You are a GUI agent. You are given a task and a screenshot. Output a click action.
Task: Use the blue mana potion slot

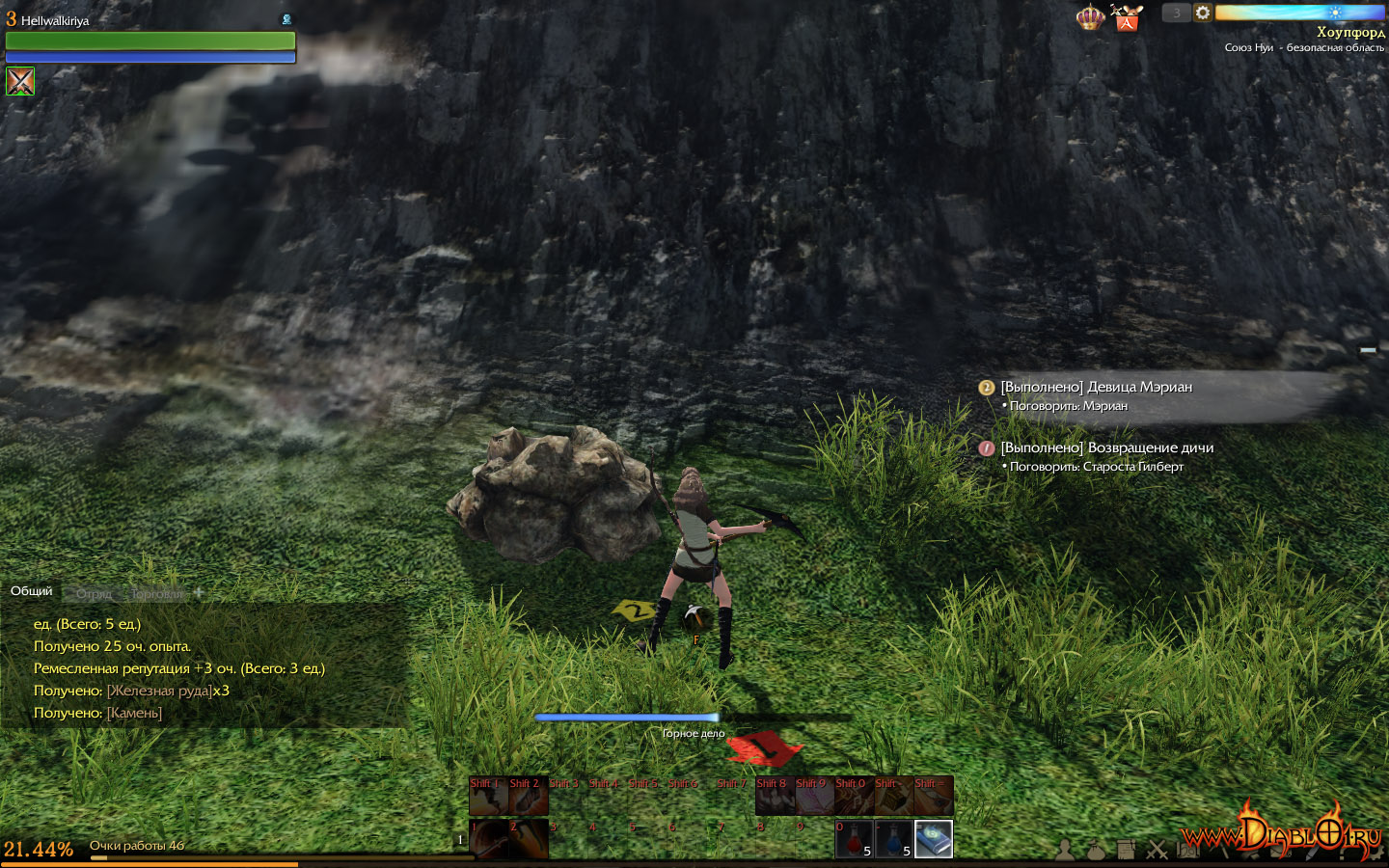pyautogui.click(x=894, y=839)
